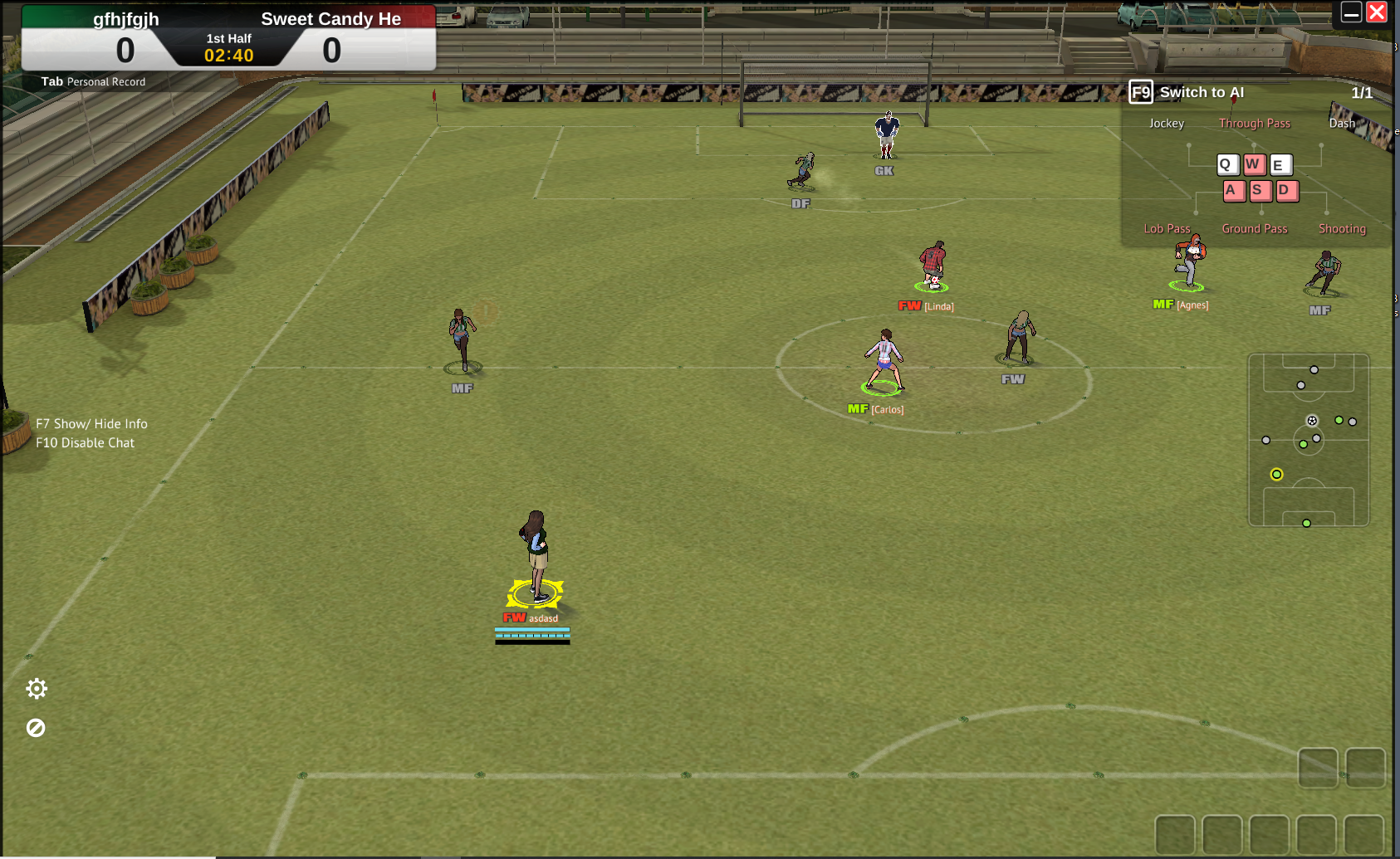Toggle F7 Show/Hide Info
Viewport: 1400px width, 859px height.
[x=91, y=423]
